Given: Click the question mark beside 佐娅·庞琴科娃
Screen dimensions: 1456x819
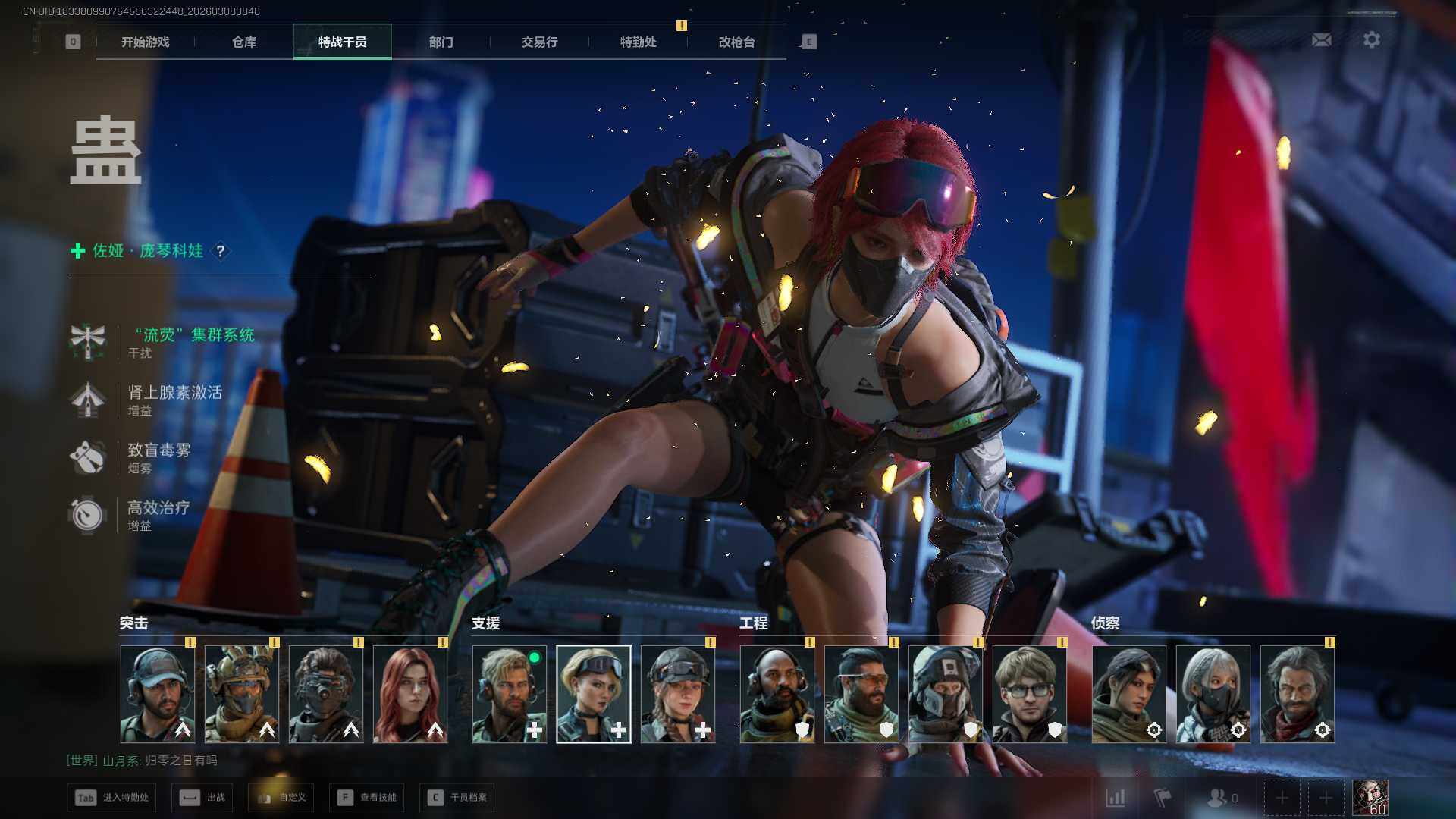Looking at the screenshot, I should tap(221, 251).
